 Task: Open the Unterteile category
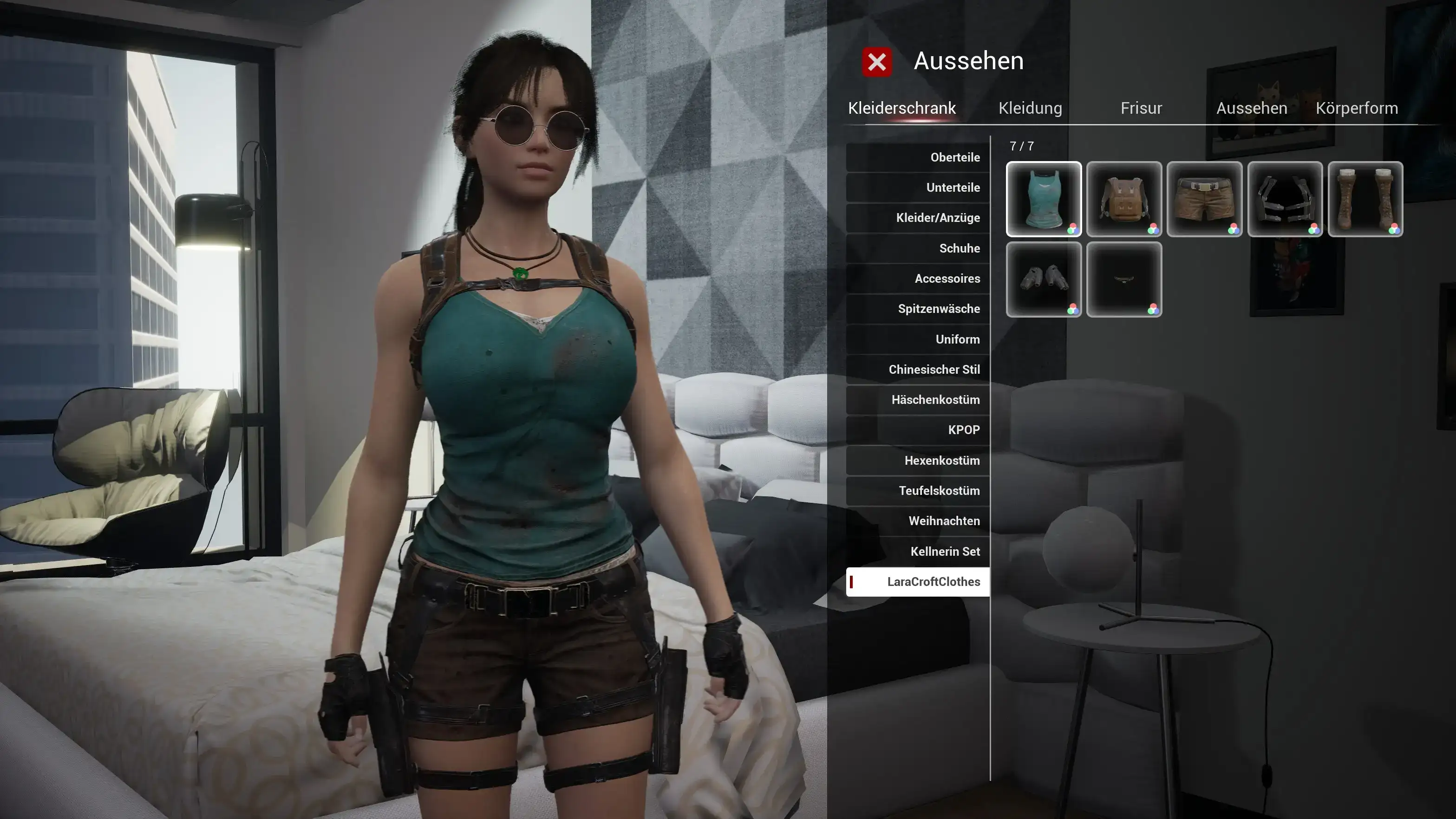click(919, 188)
